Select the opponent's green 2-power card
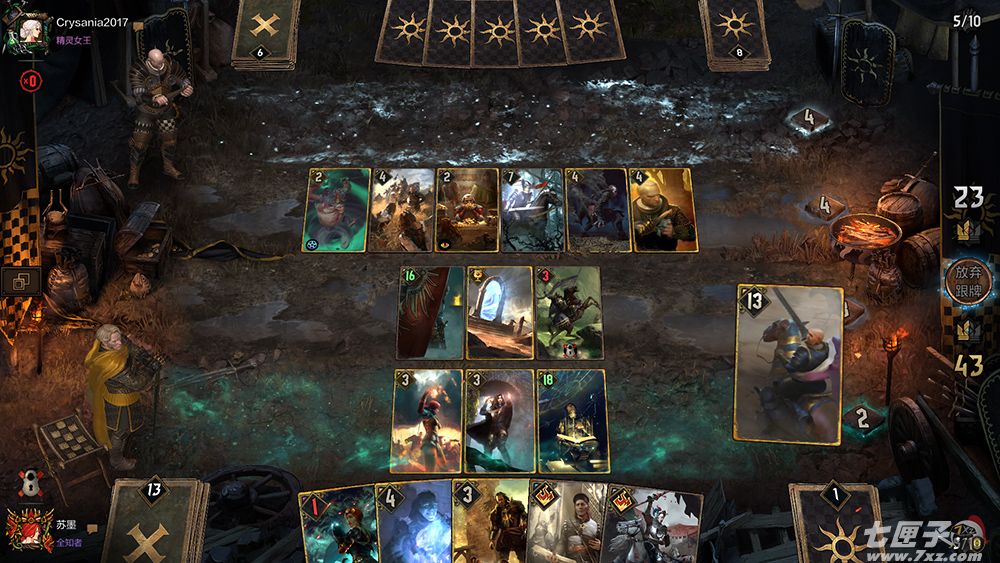Image resolution: width=1000 pixels, height=563 pixels. 336,210
